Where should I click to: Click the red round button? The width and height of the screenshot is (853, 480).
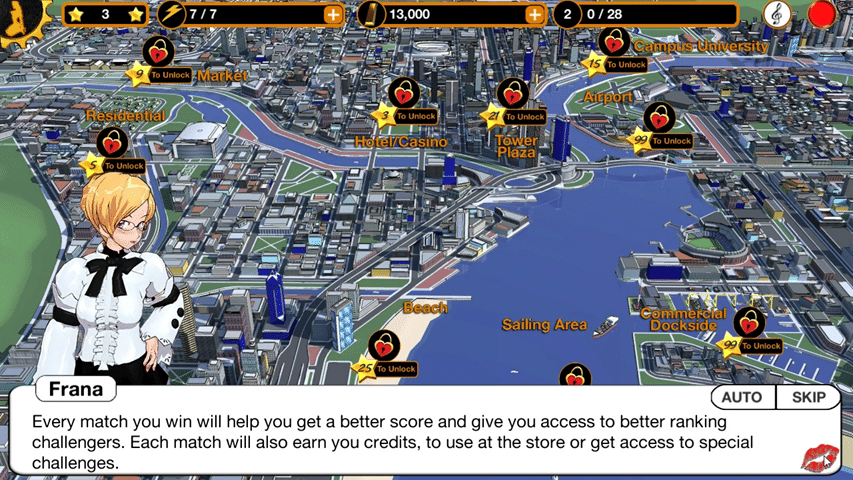click(822, 15)
